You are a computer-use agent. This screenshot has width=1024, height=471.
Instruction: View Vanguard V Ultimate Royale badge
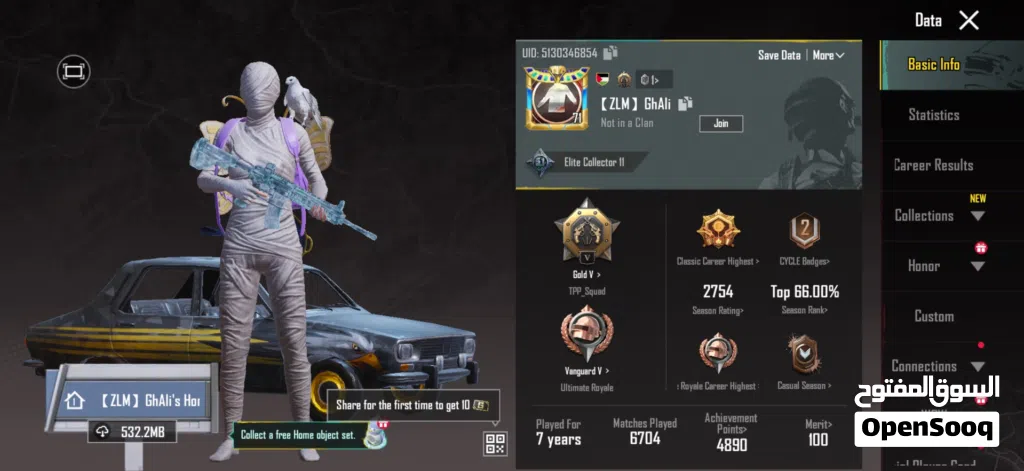tap(586, 340)
